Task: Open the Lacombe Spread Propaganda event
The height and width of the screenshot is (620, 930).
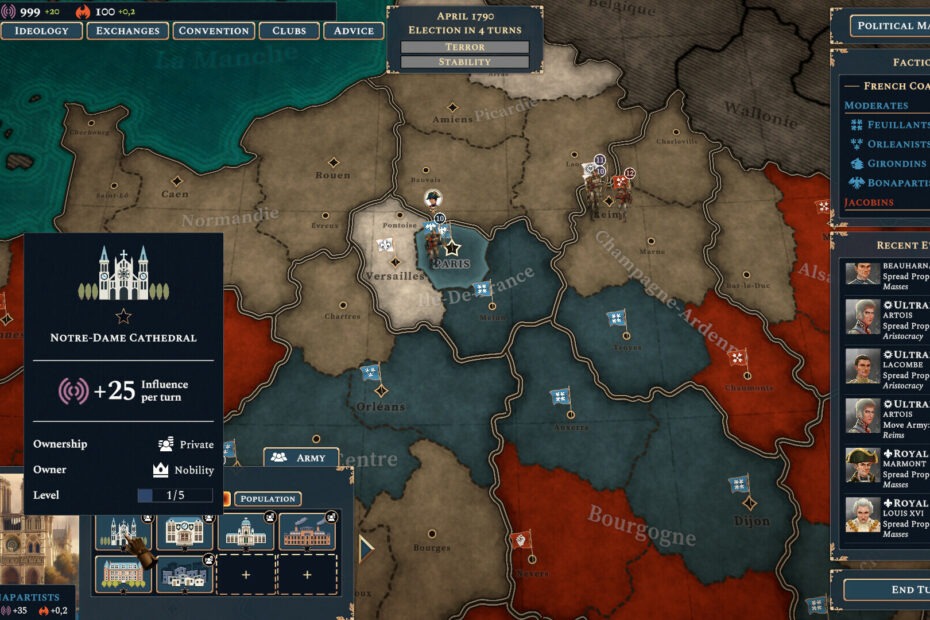Action: coord(888,369)
